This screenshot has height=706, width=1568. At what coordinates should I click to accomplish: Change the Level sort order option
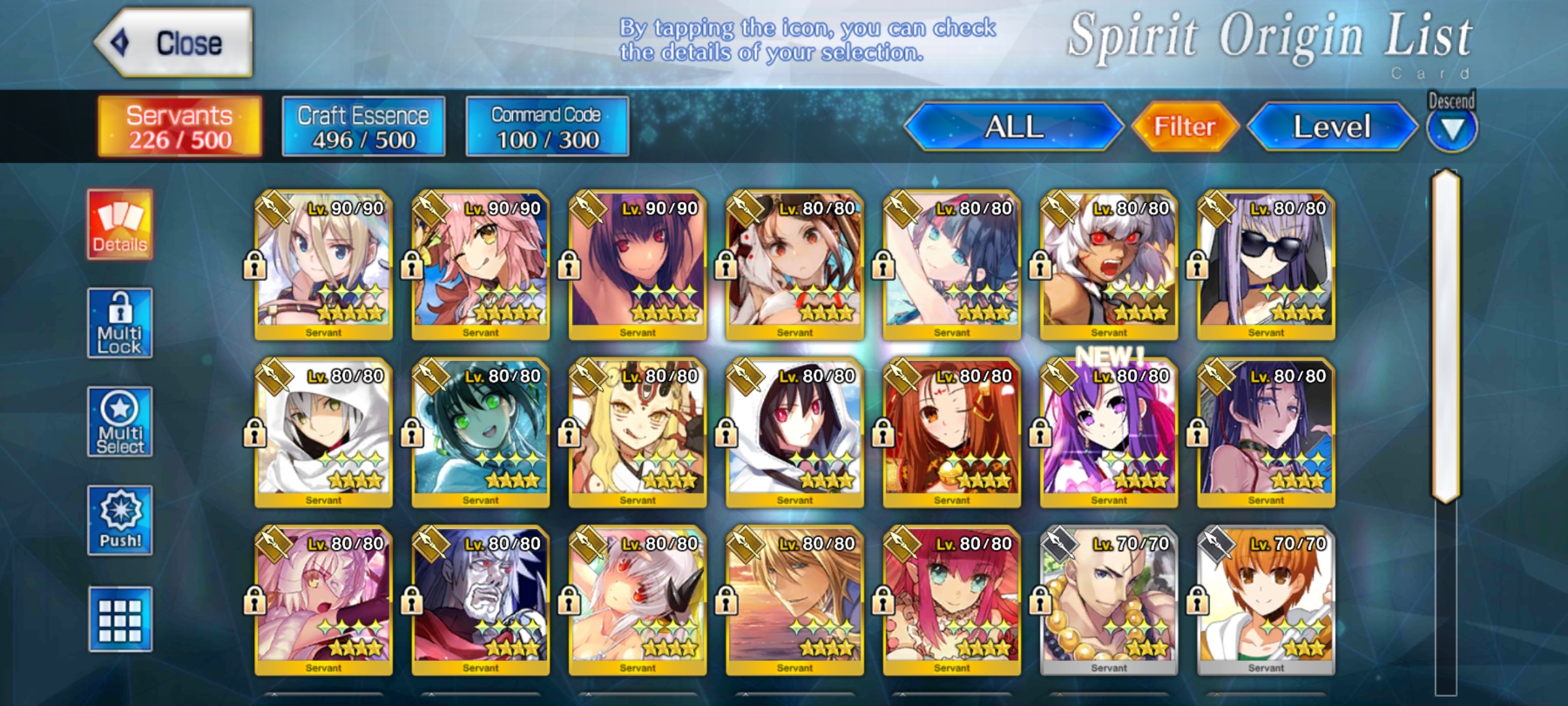coord(1331,127)
